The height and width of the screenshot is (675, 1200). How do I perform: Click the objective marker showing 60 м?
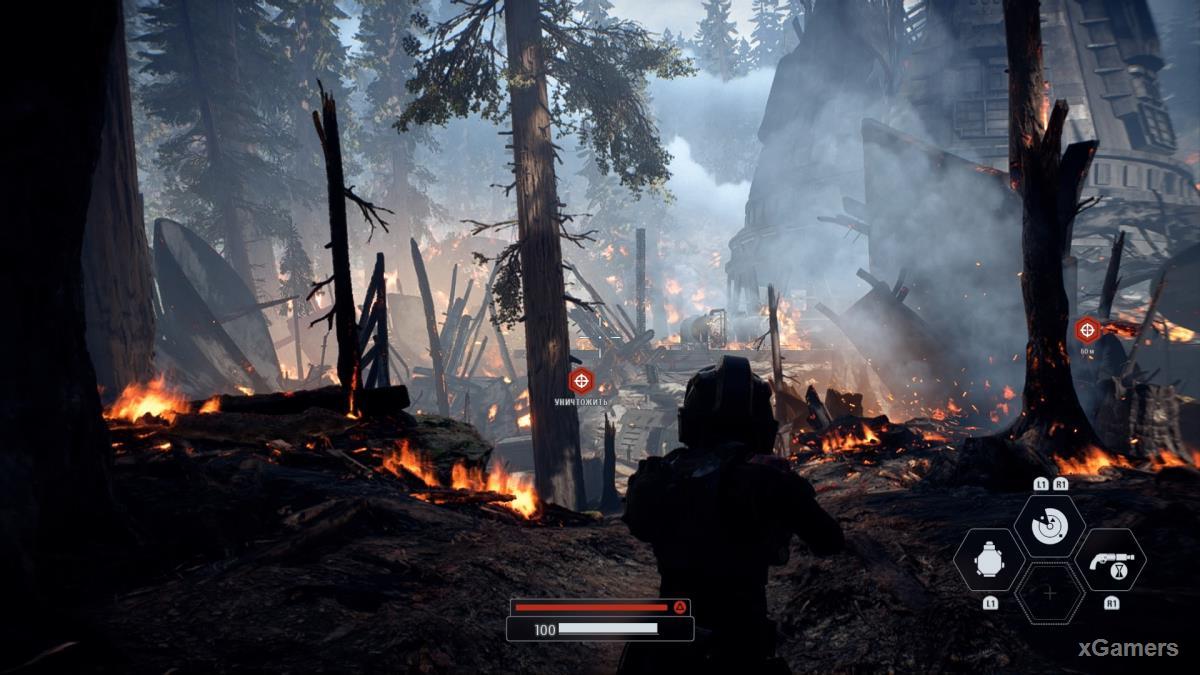tap(1087, 330)
